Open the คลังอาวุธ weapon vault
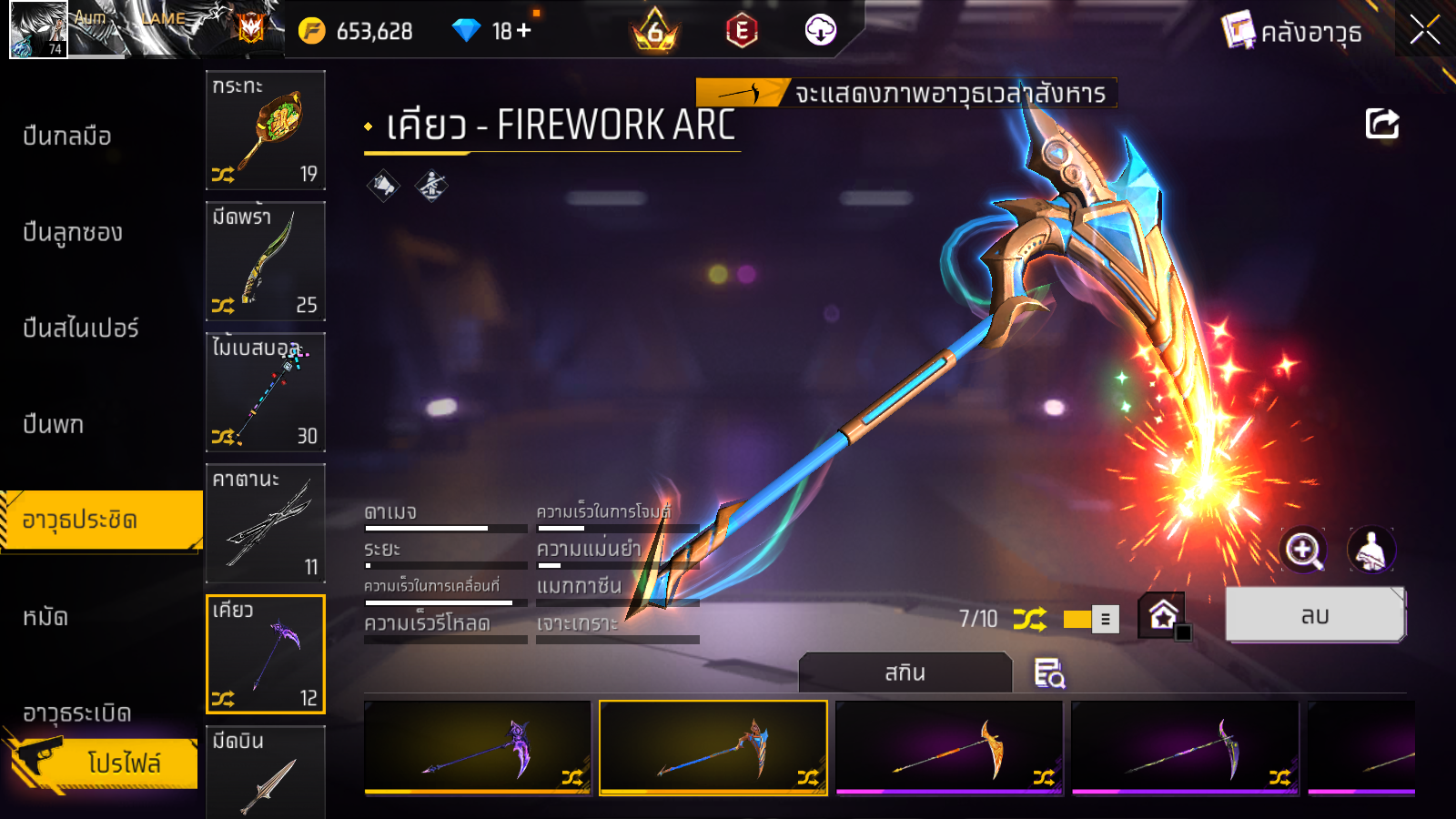This screenshot has height=819, width=1456. point(1292,32)
